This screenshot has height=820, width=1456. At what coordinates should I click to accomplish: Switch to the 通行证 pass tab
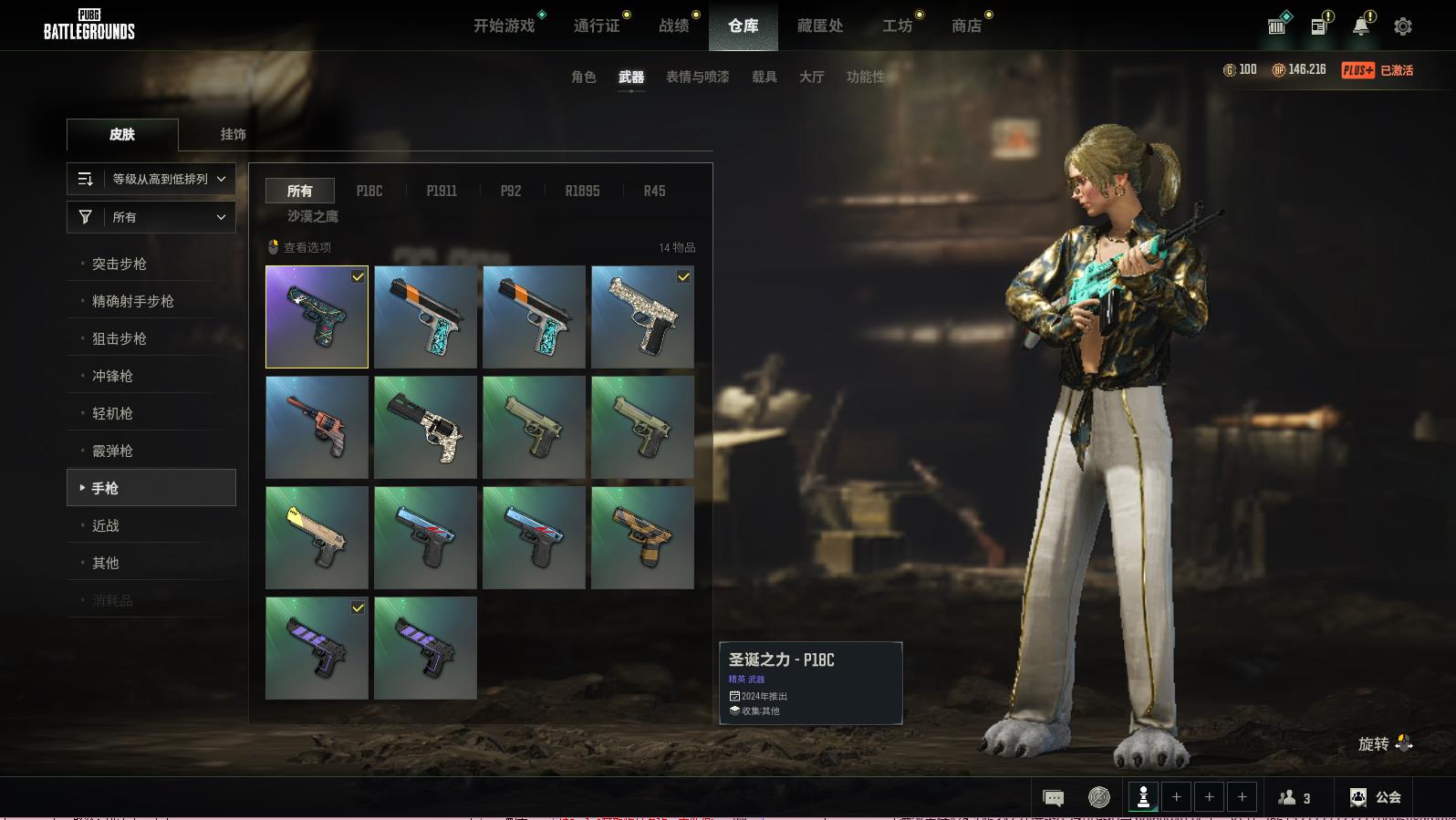pyautogui.click(x=597, y=26)
